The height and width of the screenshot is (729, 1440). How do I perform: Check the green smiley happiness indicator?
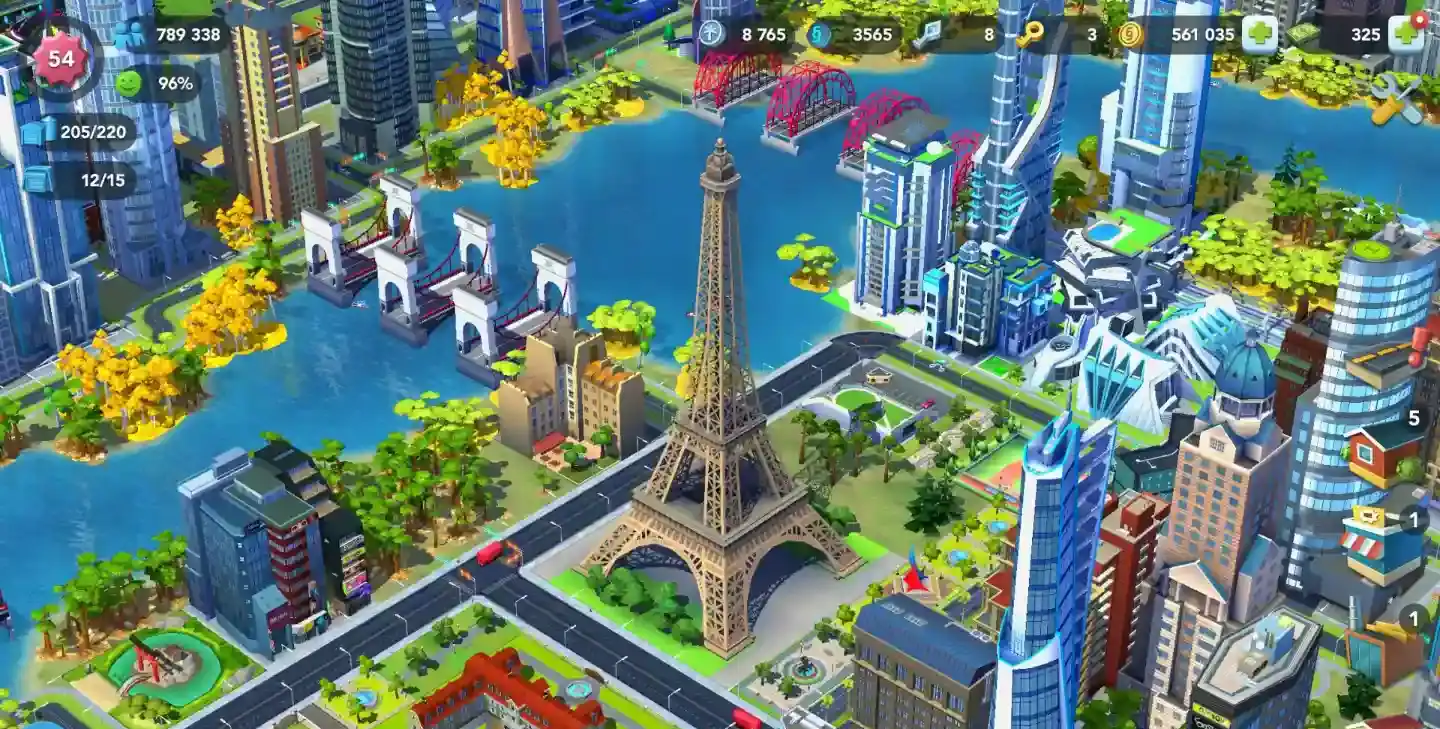(158, 83)
